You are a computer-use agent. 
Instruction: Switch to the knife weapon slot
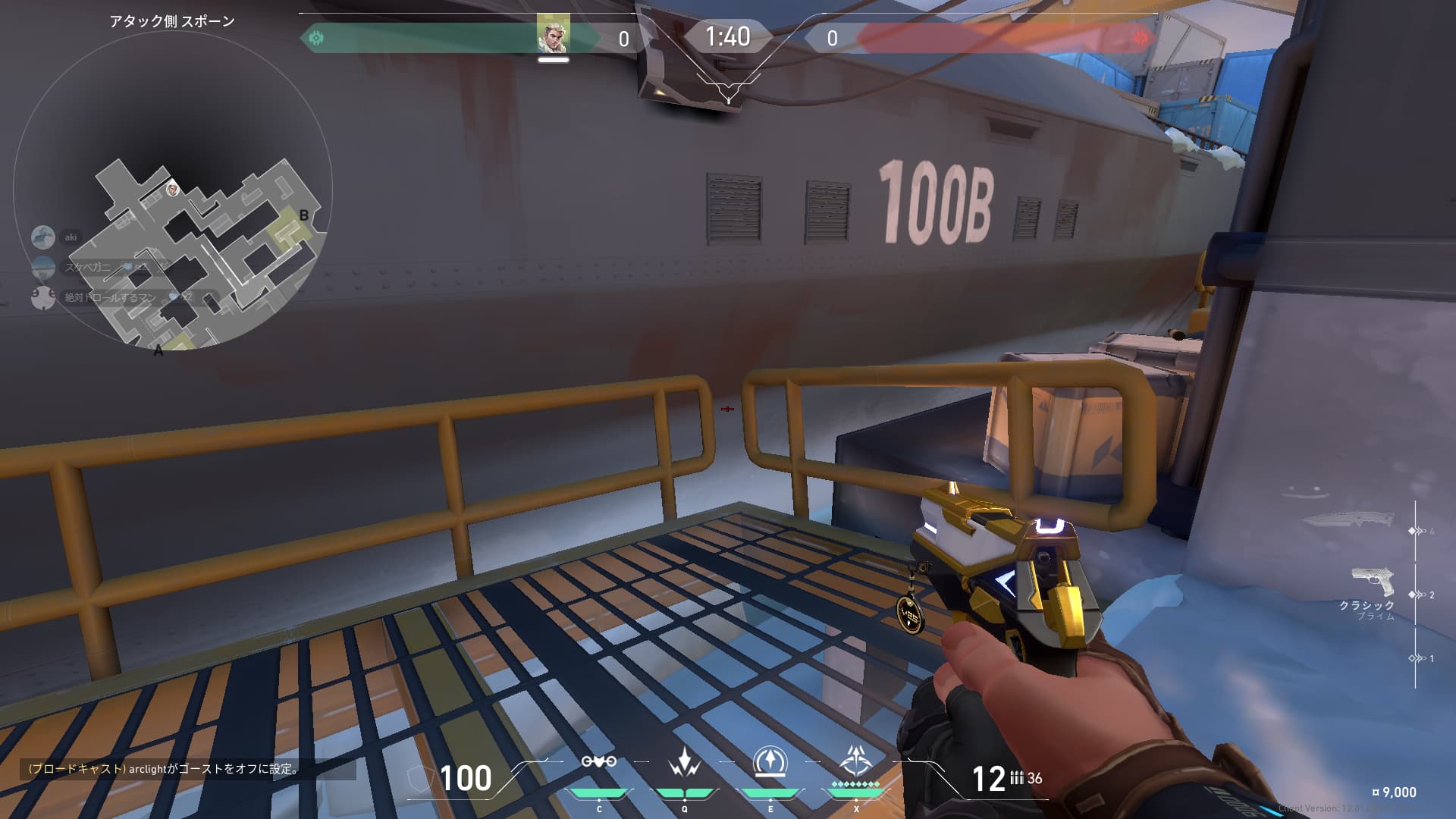(x=1348, y=520)
